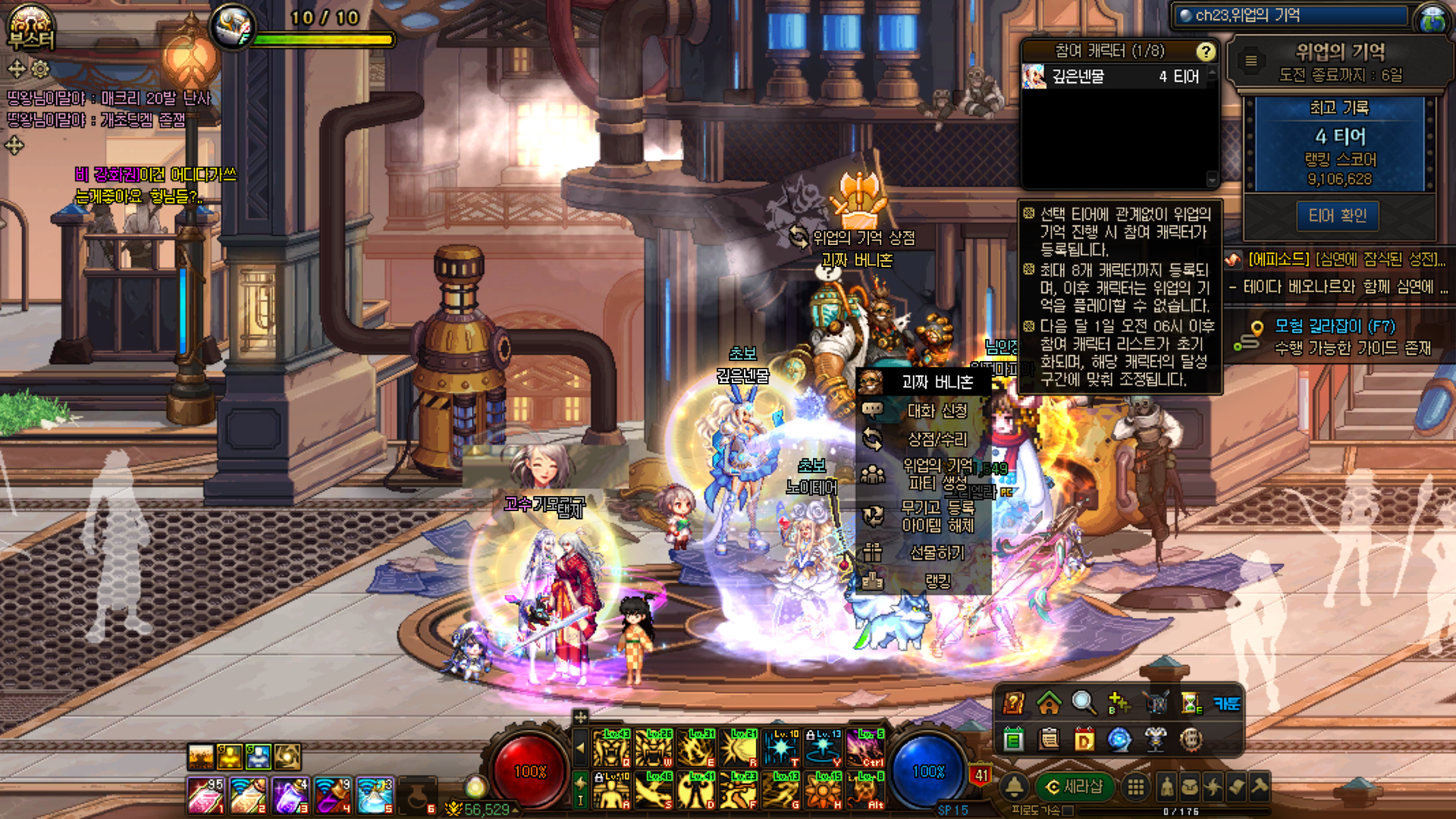
Task: Click the magnifying glass search icon
Action: point(1083,703)
